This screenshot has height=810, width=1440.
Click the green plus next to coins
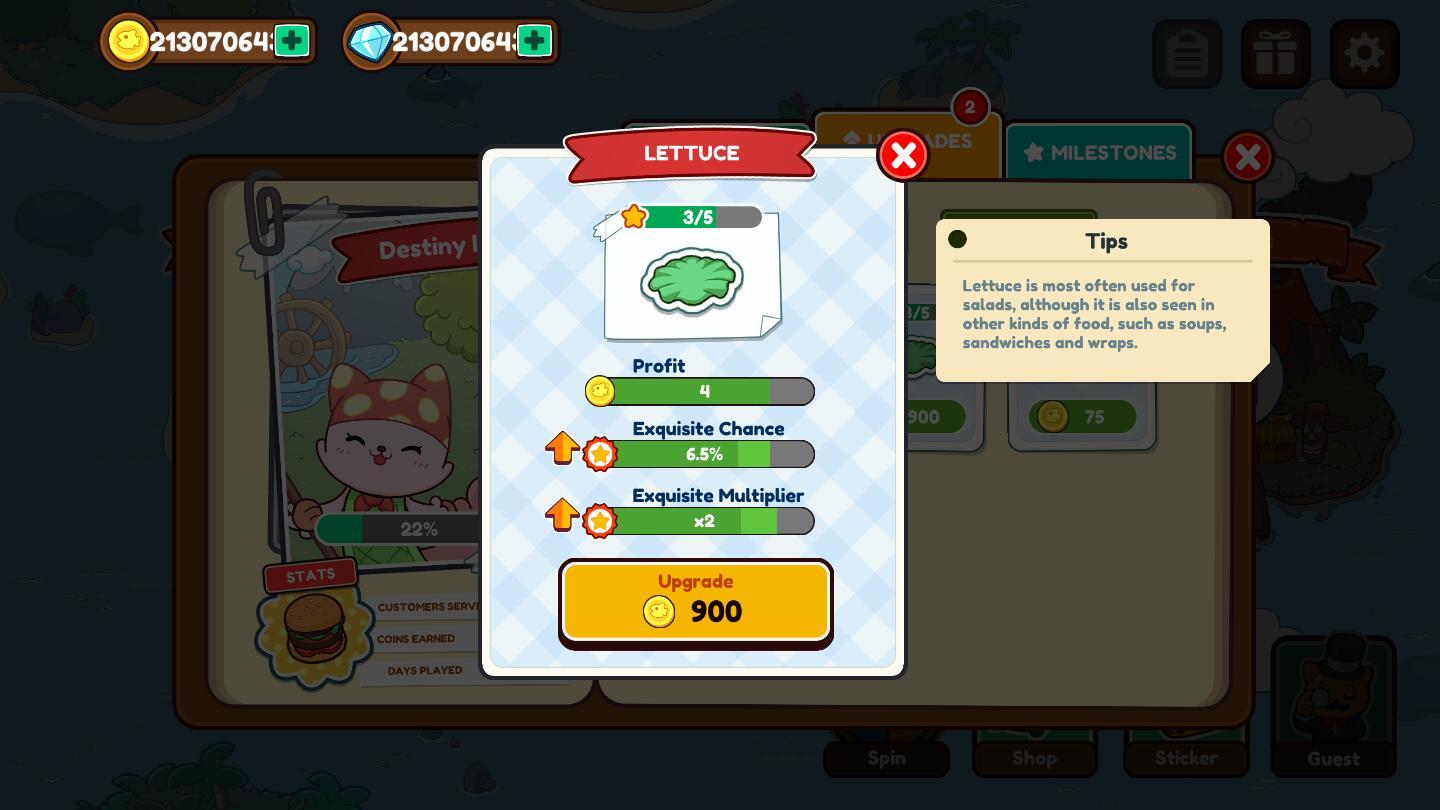(291, 41)
